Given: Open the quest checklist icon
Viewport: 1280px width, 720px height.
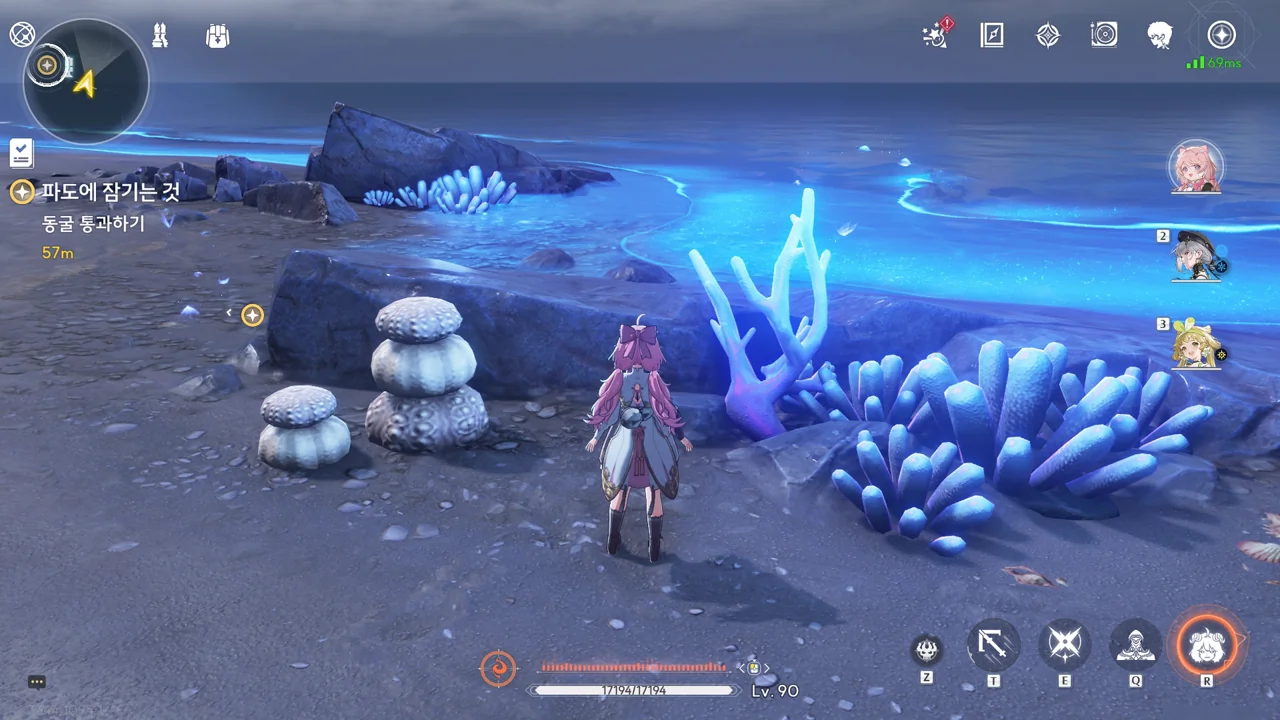Looking at the screenshot, I should pyautogui.click(x=21, y=153).
